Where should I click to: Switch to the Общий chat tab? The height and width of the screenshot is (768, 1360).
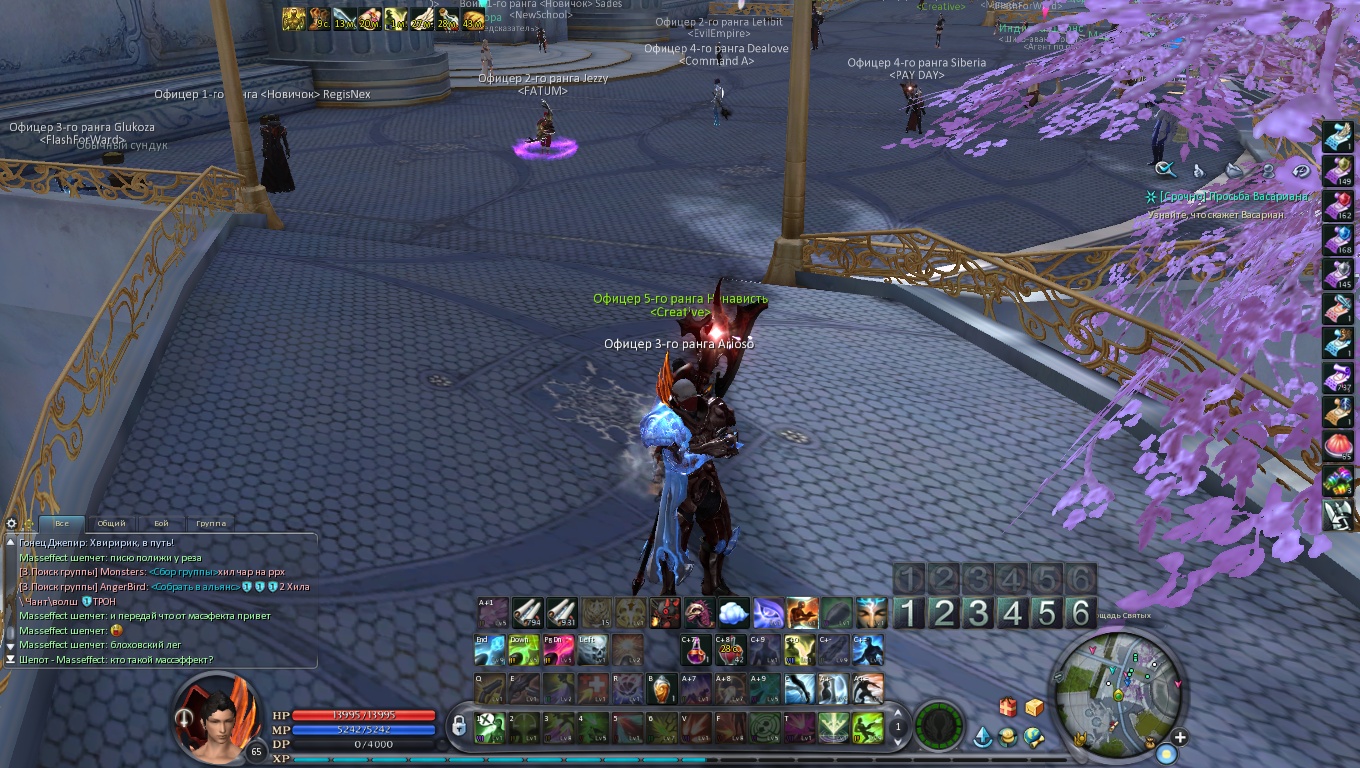[x=111, y=523]
